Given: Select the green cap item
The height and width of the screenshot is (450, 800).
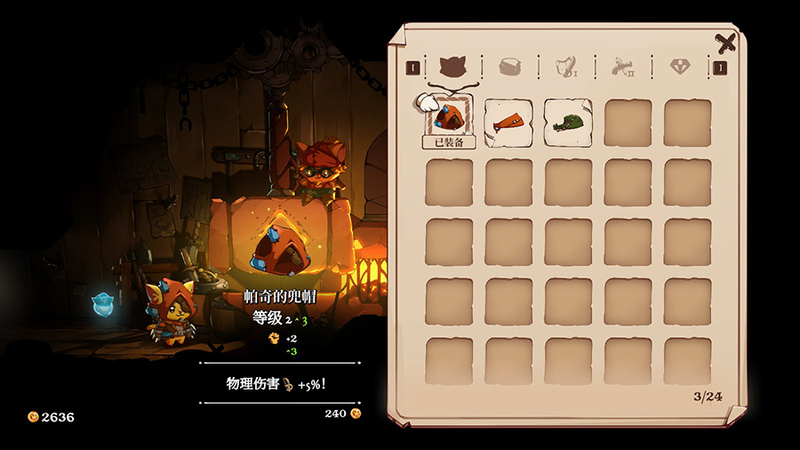Looking at the screenshot, I should click(568, 123).
